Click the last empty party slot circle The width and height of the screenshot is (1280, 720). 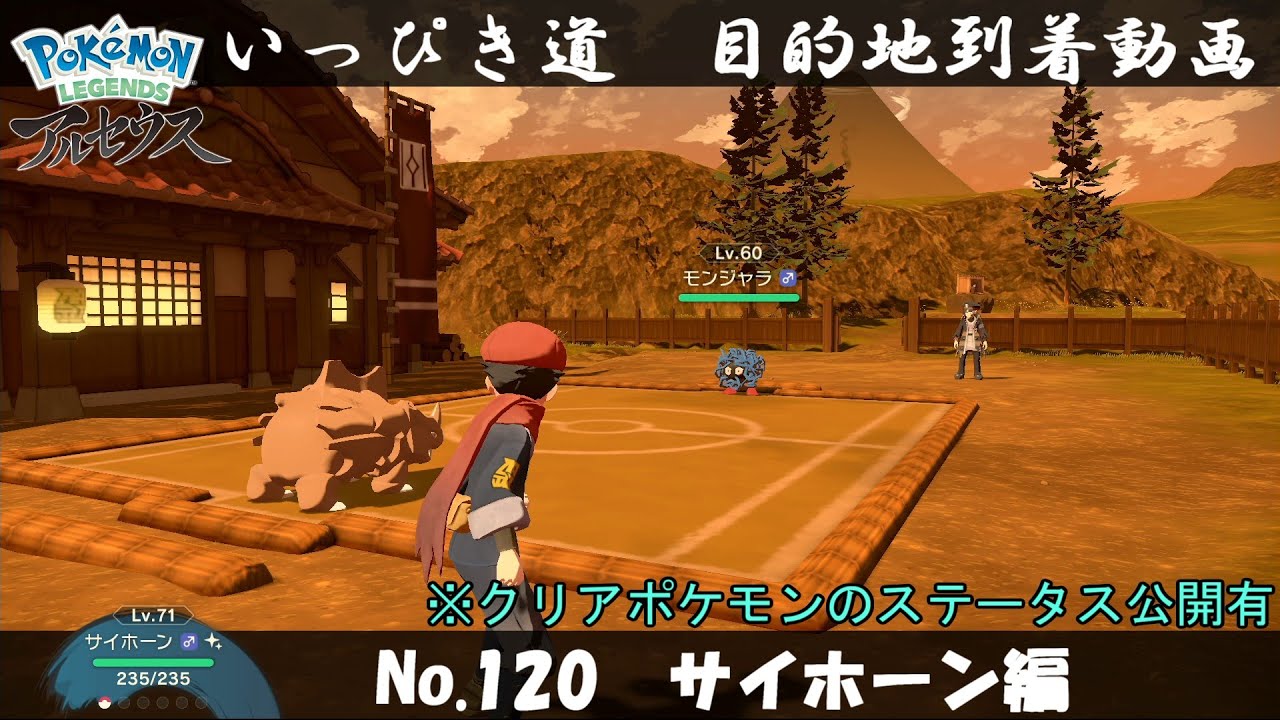tap(199, 703)
